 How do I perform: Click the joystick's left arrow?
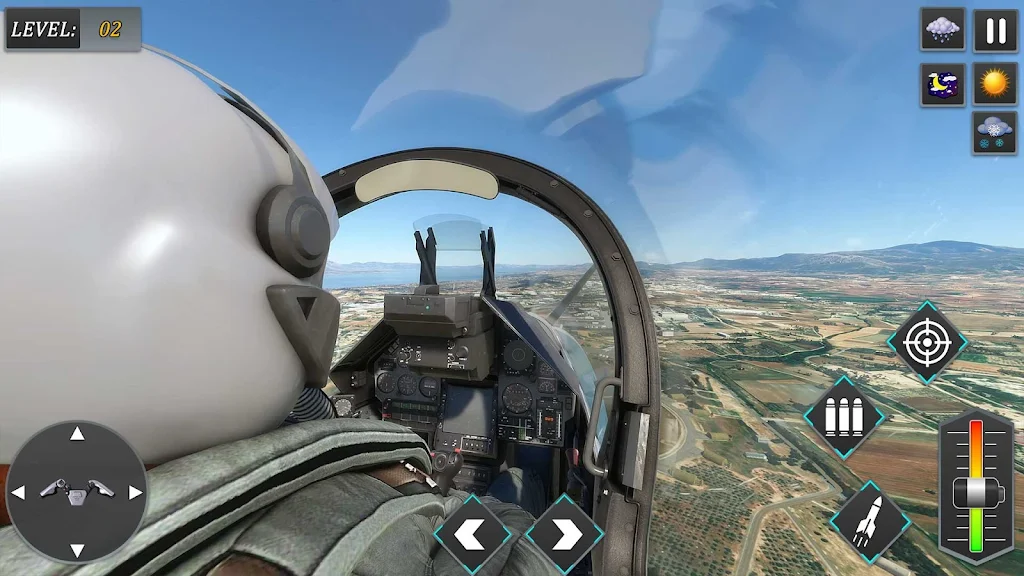[18, 492]
